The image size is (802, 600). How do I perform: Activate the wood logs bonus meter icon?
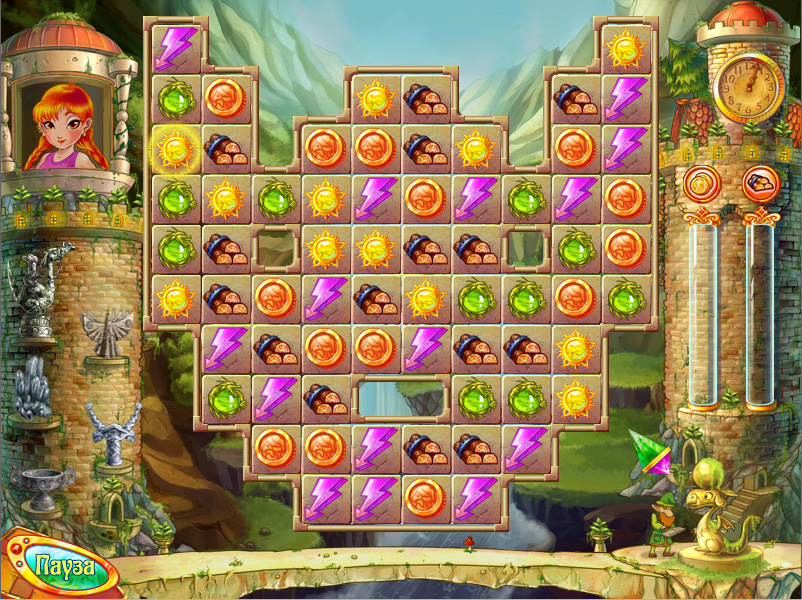click(761, 184)
